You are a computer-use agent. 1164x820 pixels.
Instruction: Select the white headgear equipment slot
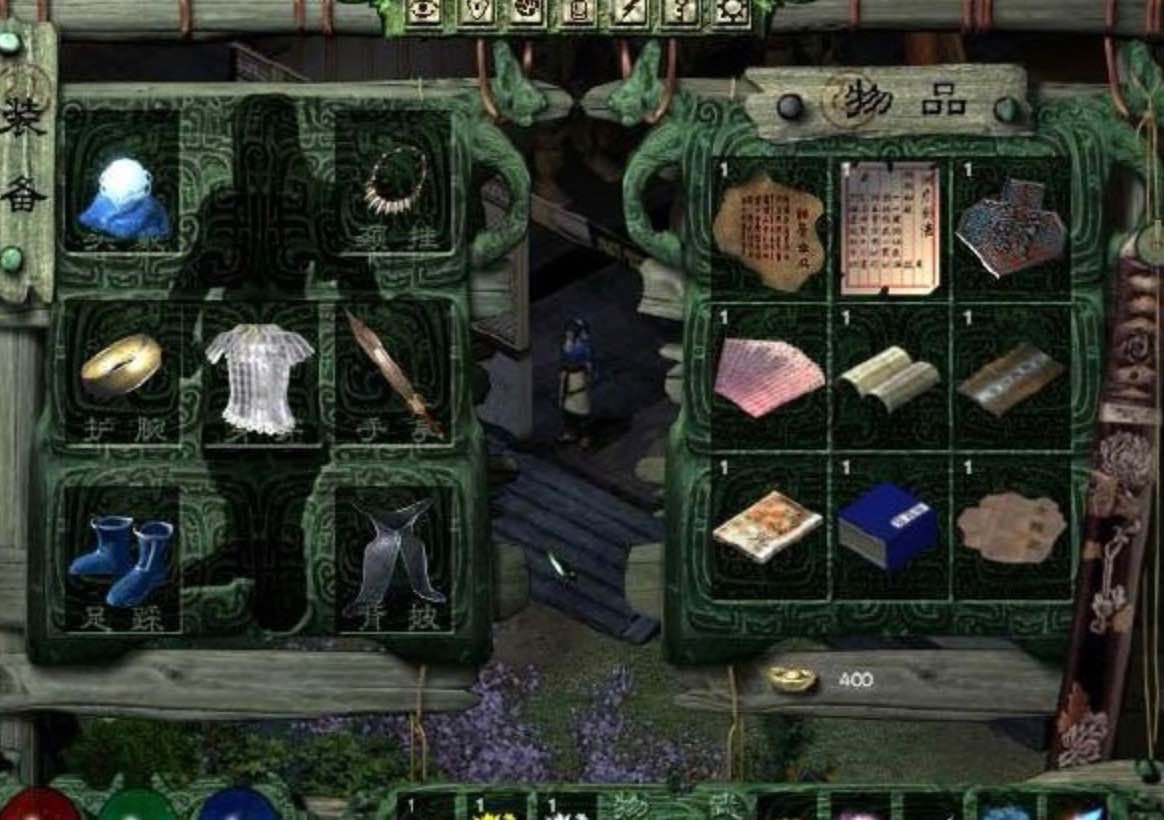click(122, 196)
